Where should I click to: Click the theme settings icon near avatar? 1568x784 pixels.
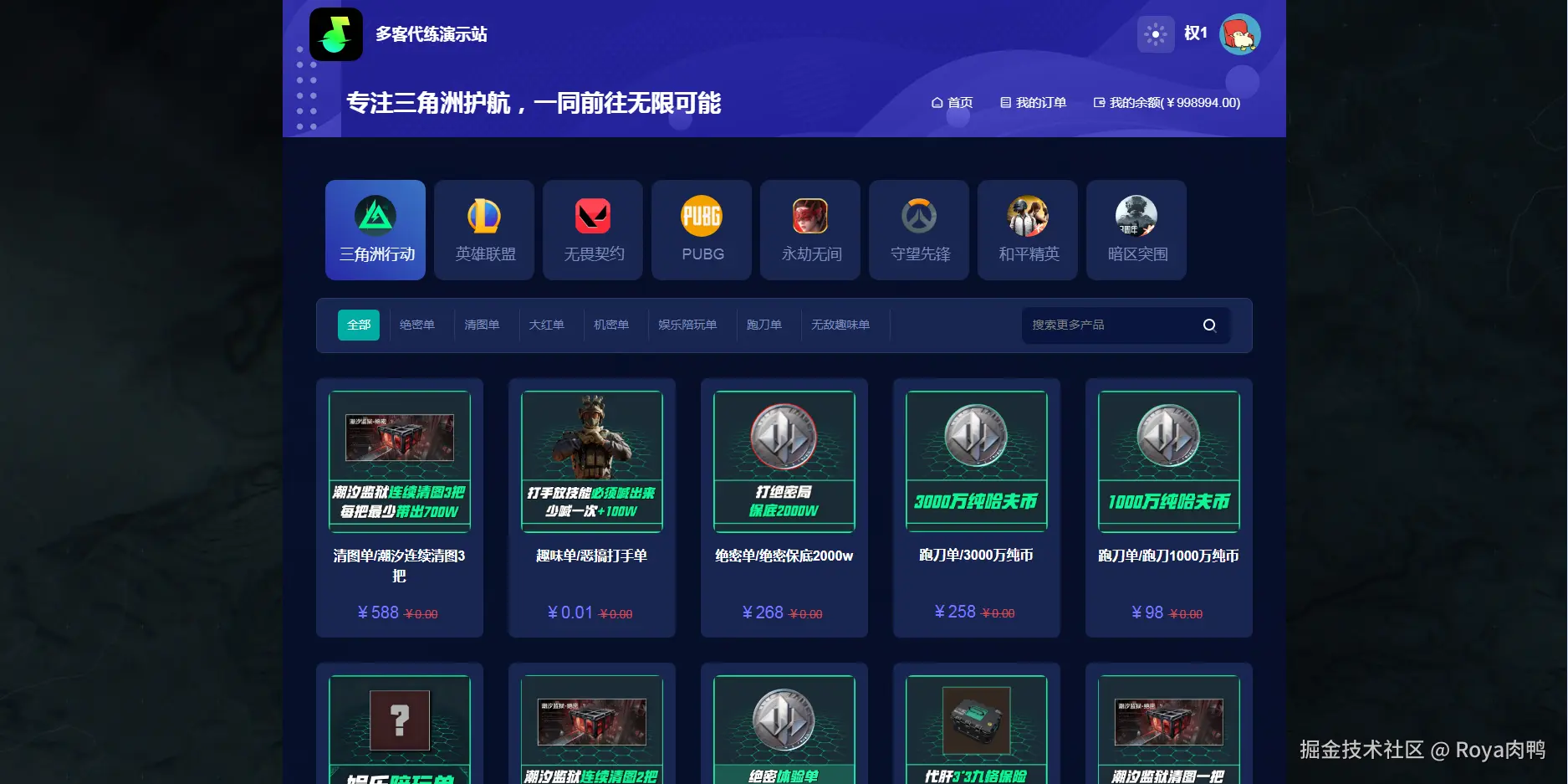tap(1157, 34)
